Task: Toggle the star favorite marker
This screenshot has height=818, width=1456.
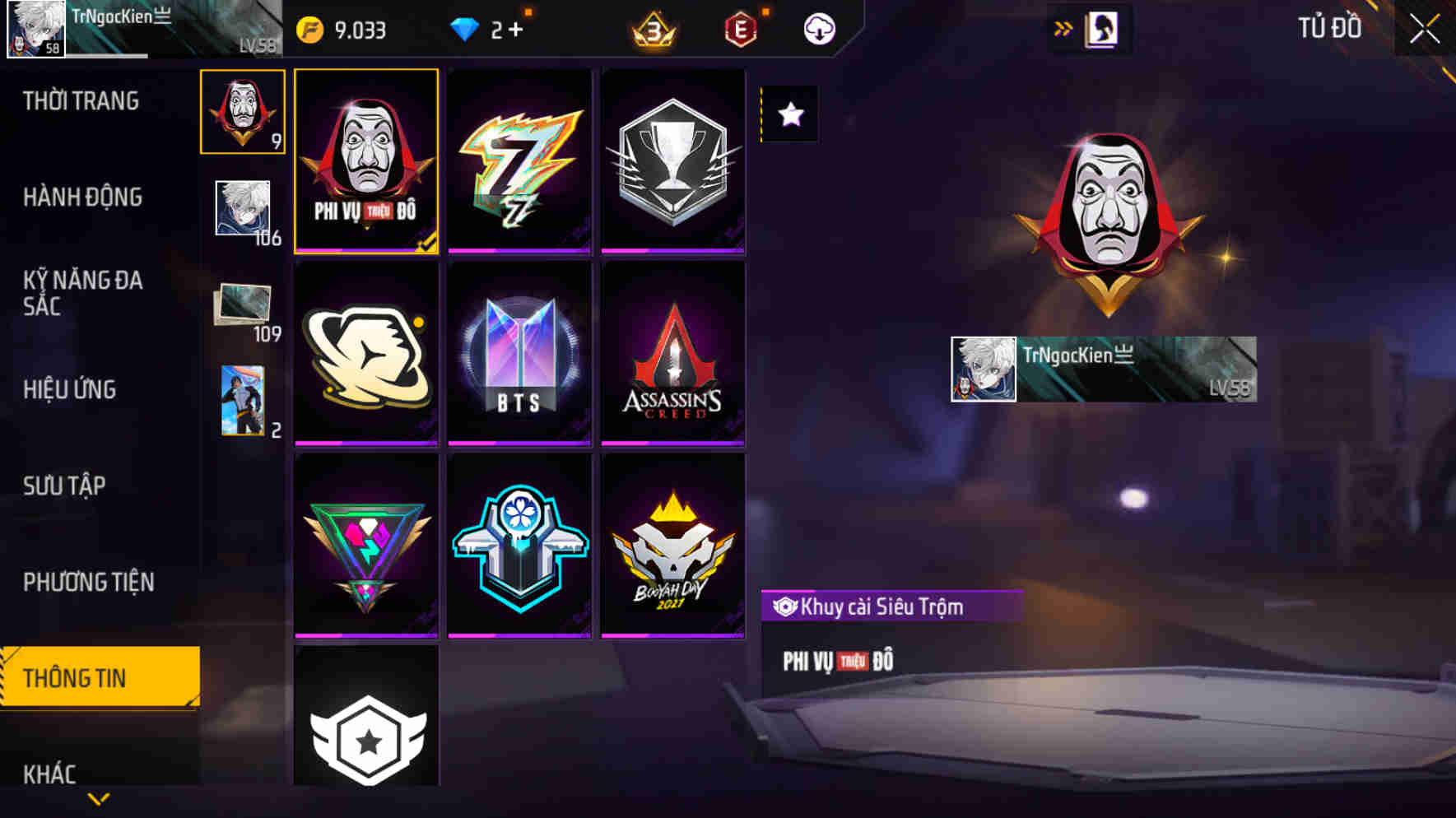Action: pos(789,115)
